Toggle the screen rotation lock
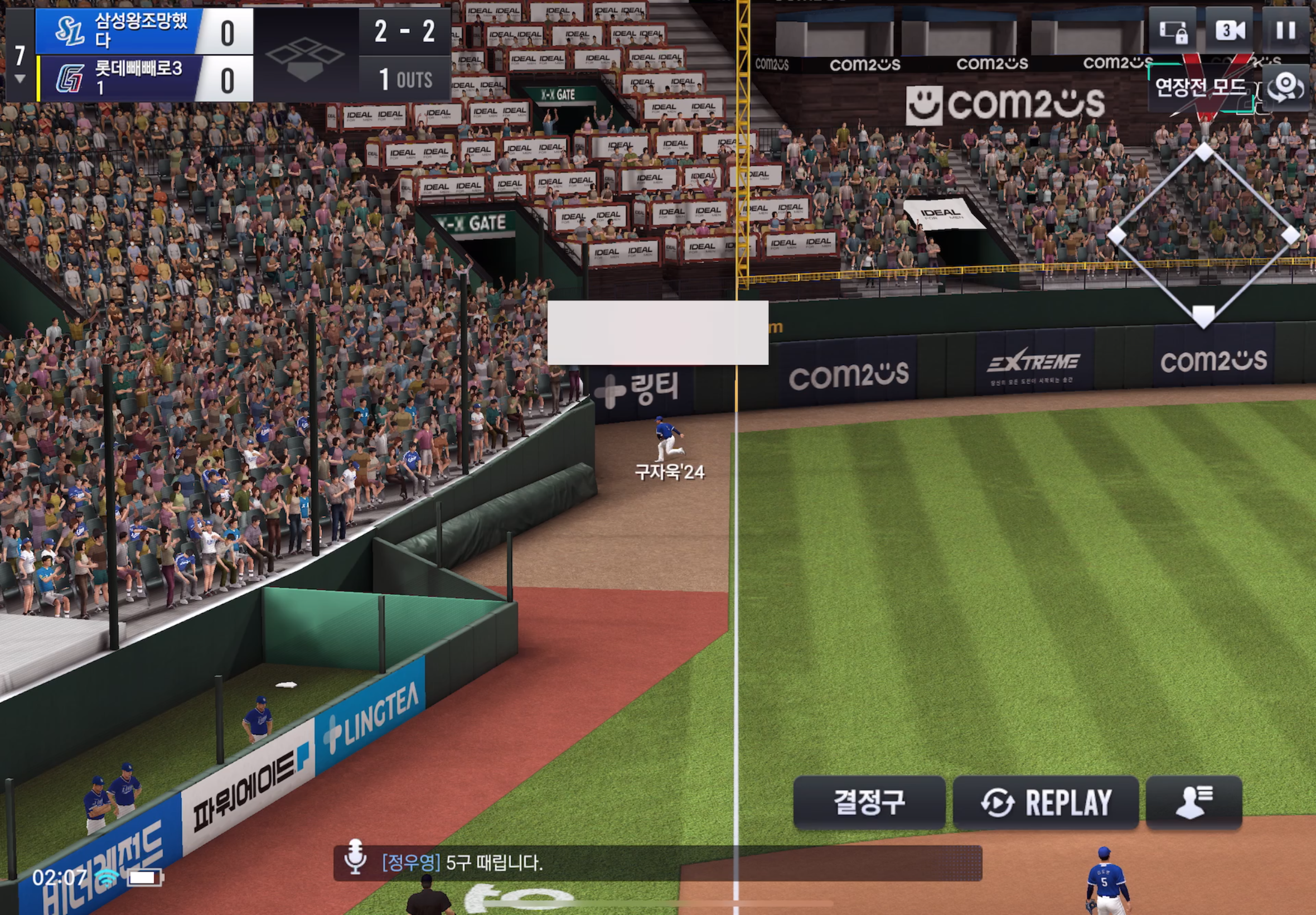The image size is (1316, 915). click(x=1172, y=30)
